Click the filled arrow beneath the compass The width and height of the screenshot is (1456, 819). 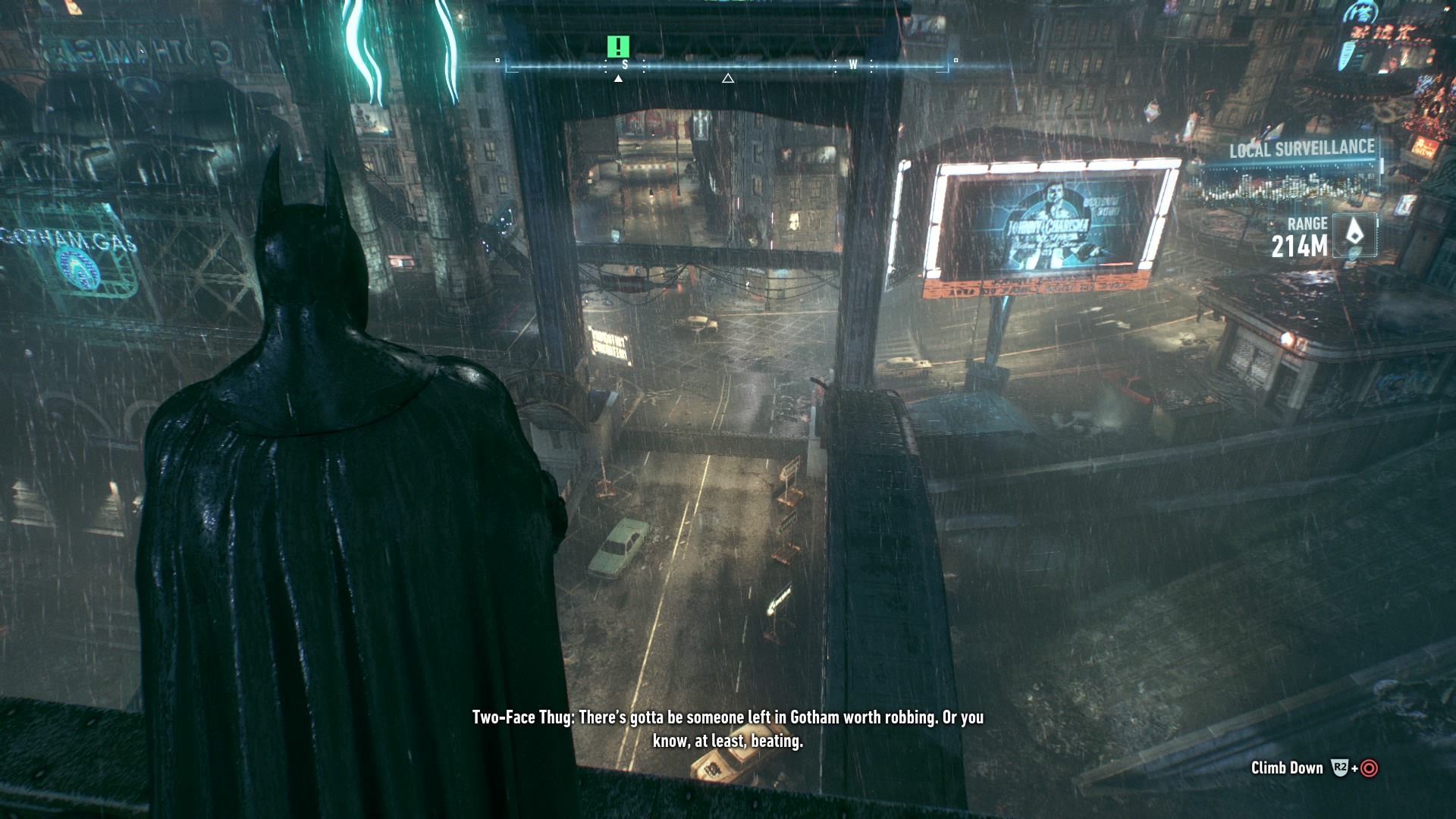(619, 78)
